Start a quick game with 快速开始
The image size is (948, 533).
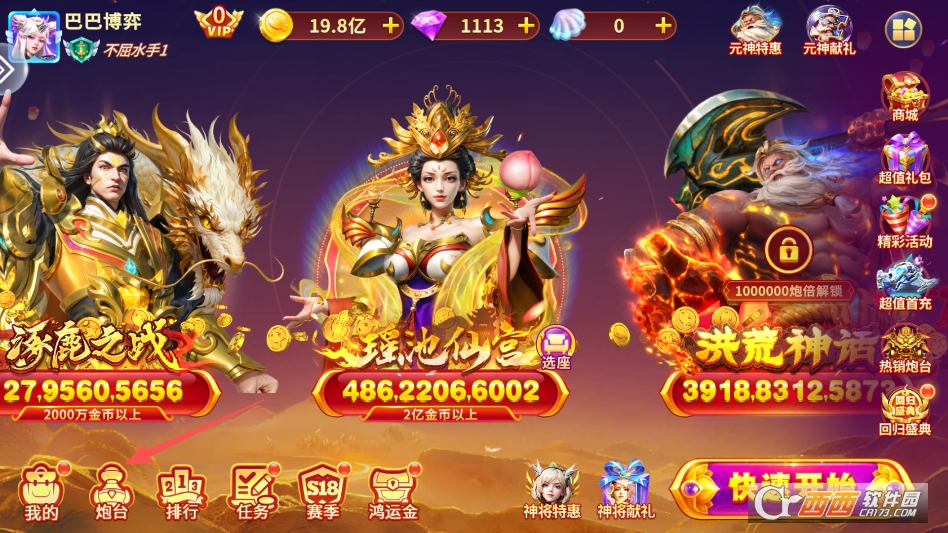coord(790,490)
